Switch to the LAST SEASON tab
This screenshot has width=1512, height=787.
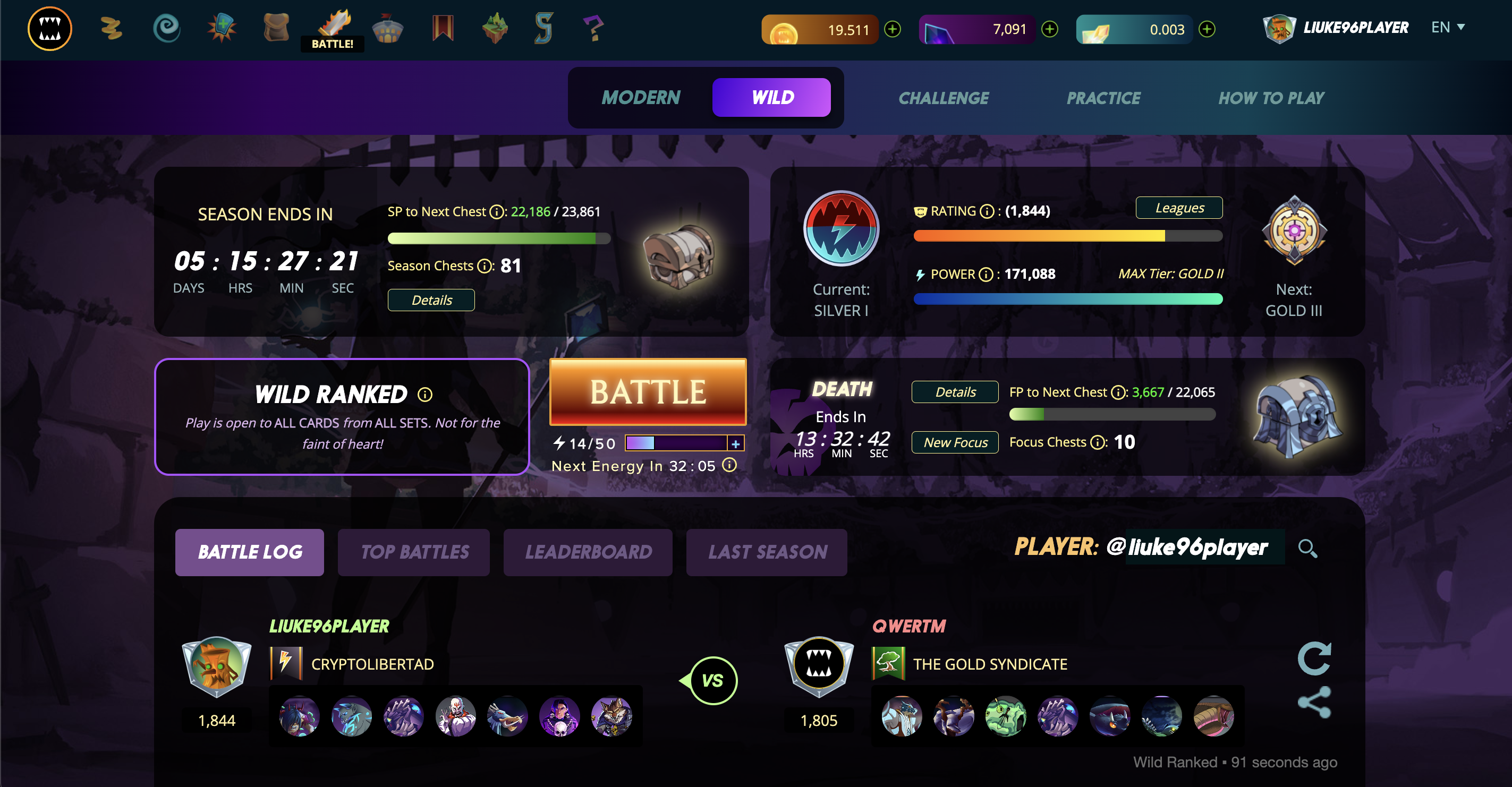click(x=767, y=552)
